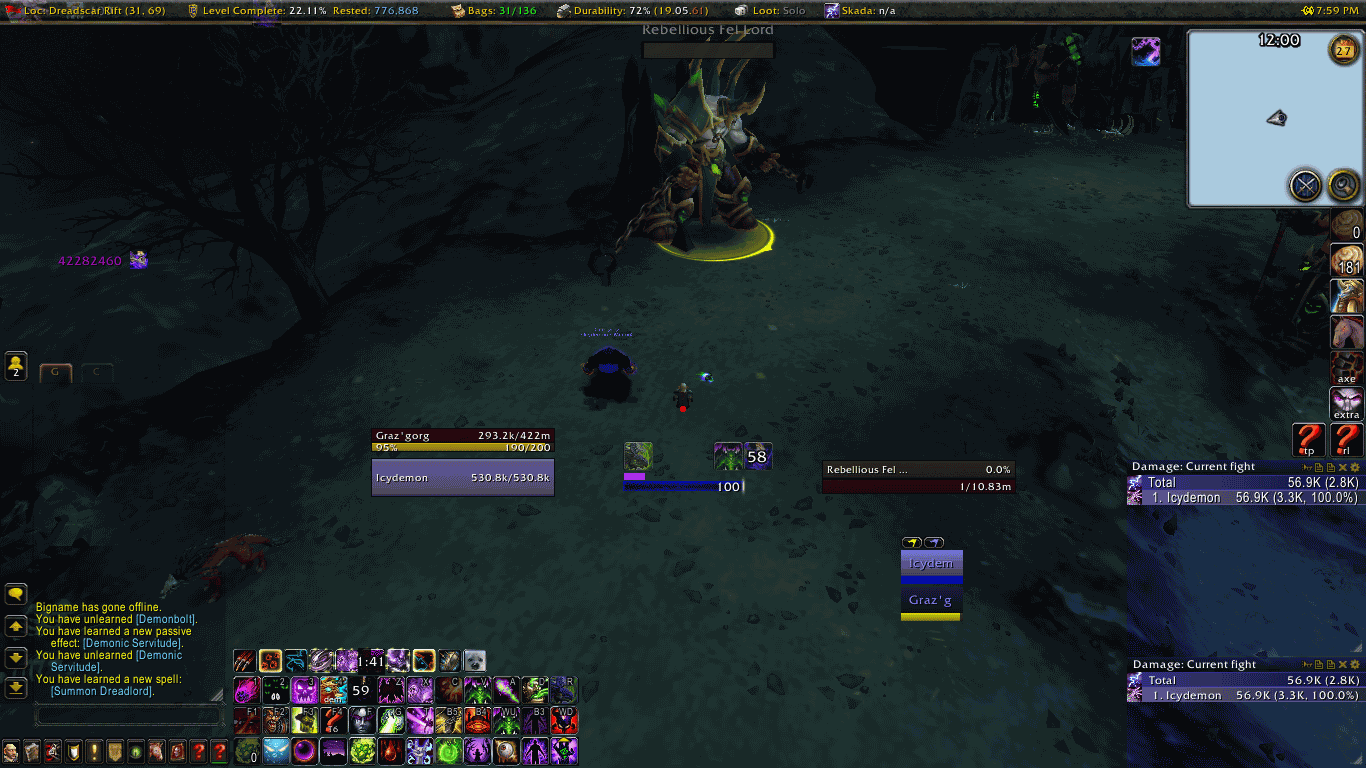1366x768 pixels.
Task: Use the item slot showing 181
Action: pos(1347,261)
